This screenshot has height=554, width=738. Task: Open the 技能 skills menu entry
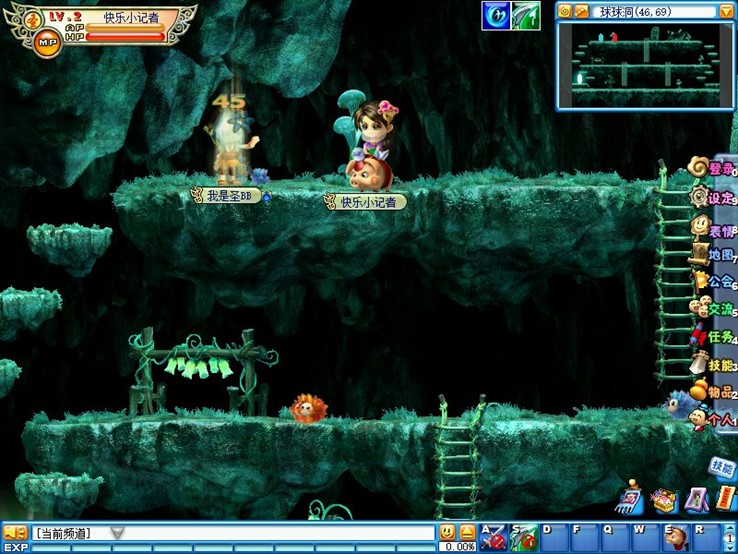click(714, 365)
